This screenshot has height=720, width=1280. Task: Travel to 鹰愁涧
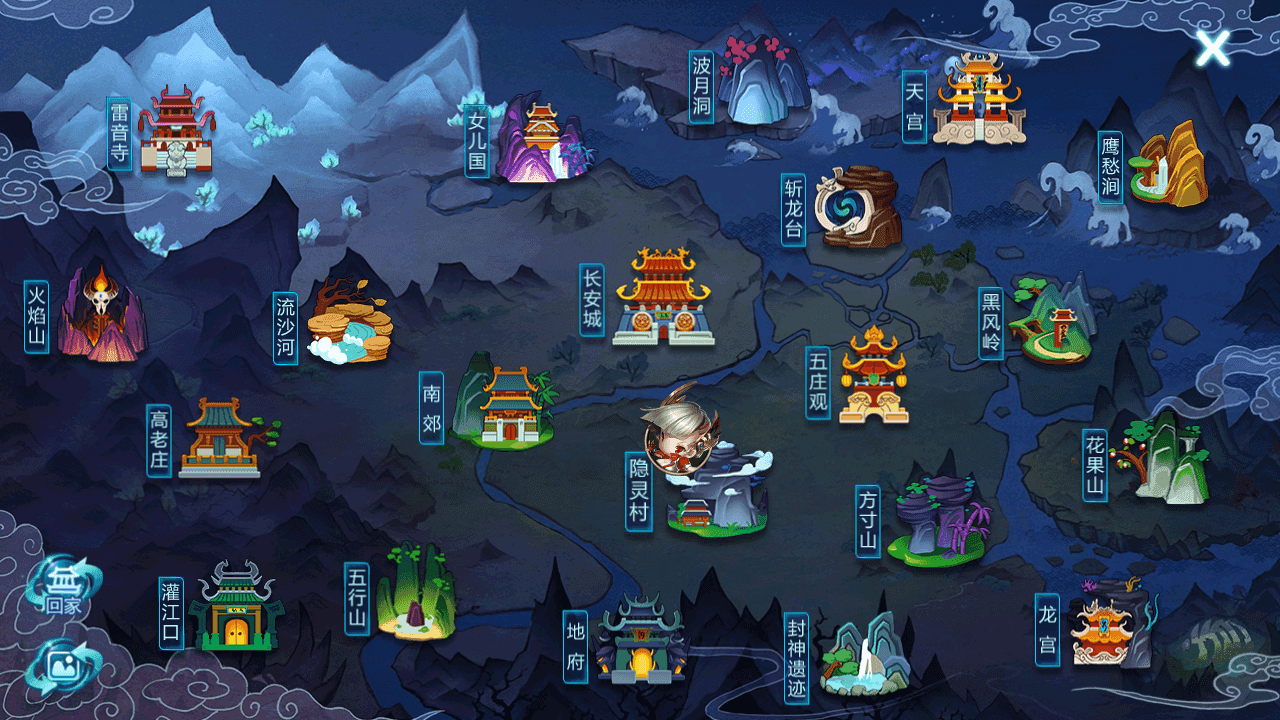[1166, 167]
